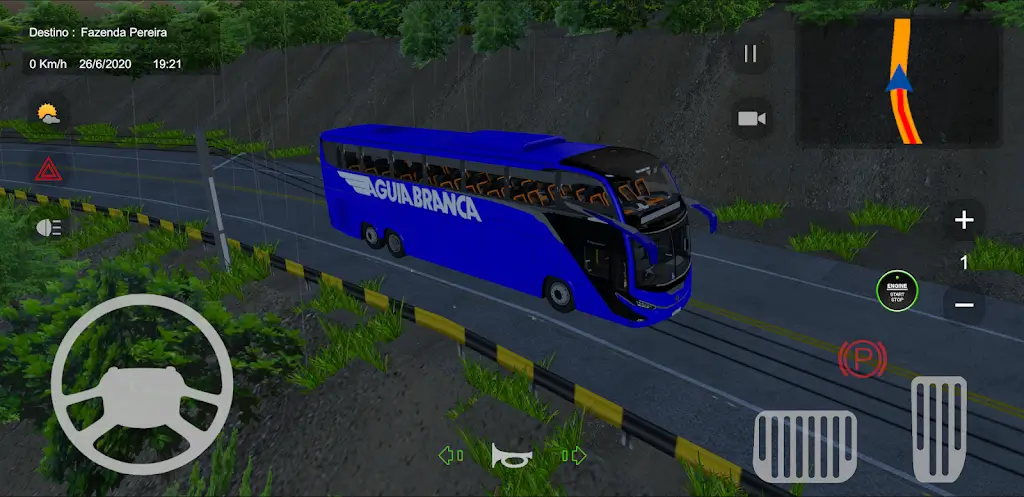Shift down with the minus button
The height and width of the screenshot is (497, 1024).
point(964,304)
